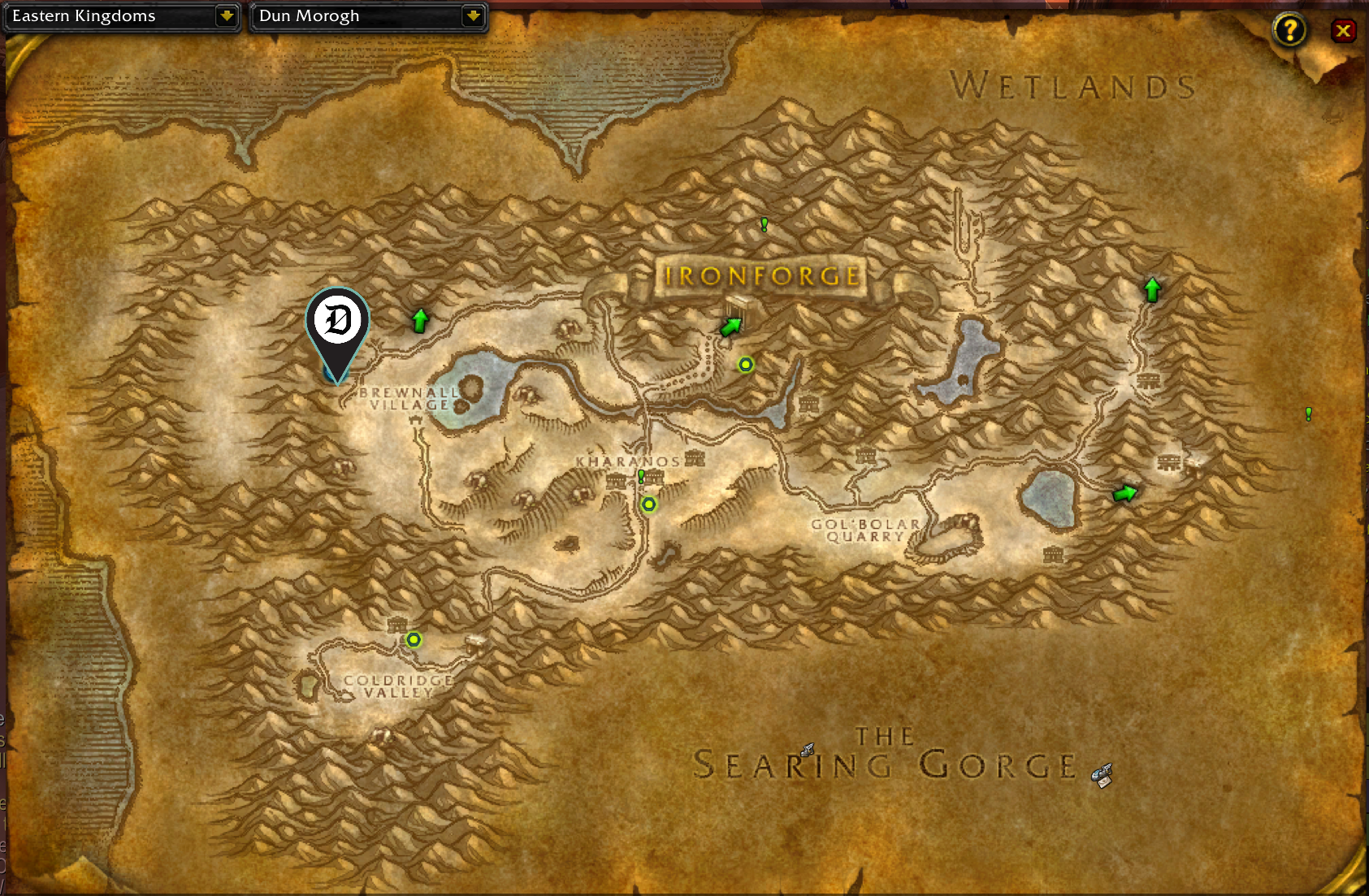The width and height of the screenshot is (1369, 896).
Task: Click the green quest arrow near Ironforge entrance
Action: [x=730, y=325]
